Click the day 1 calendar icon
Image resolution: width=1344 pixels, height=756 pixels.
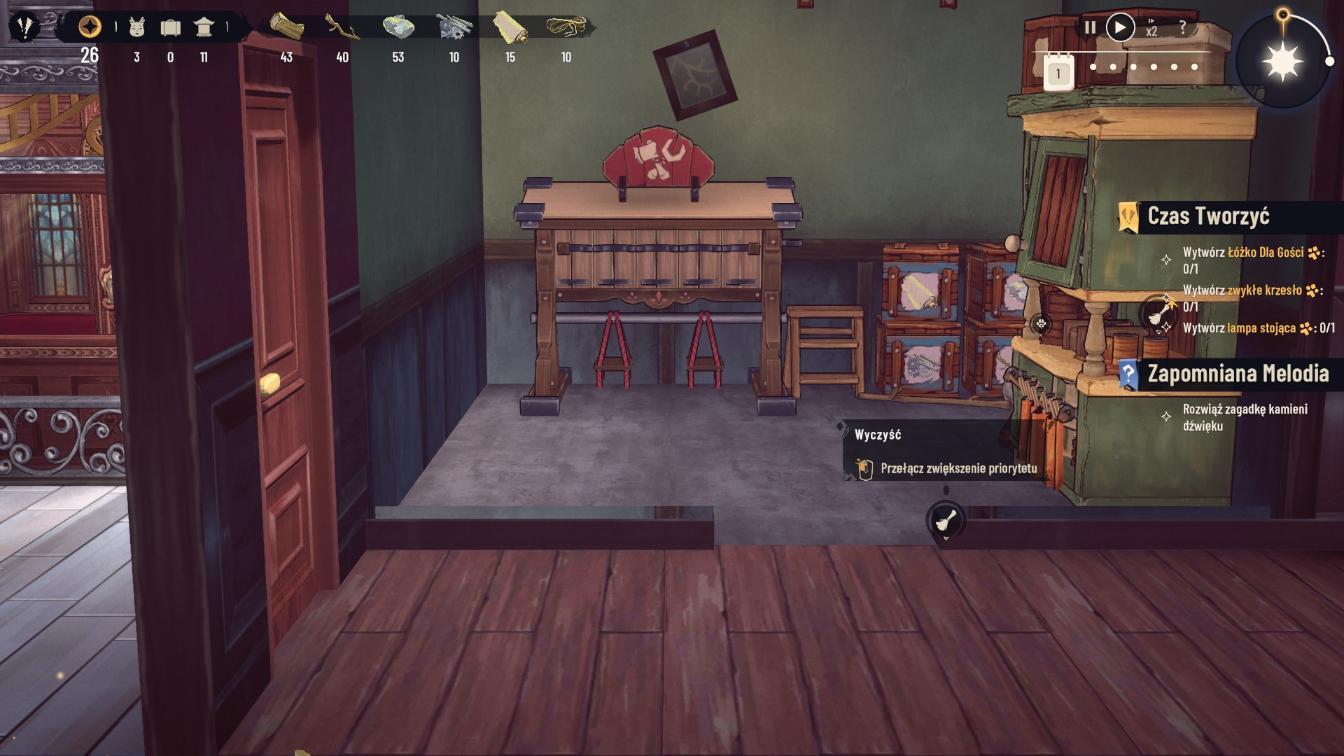1058,73
